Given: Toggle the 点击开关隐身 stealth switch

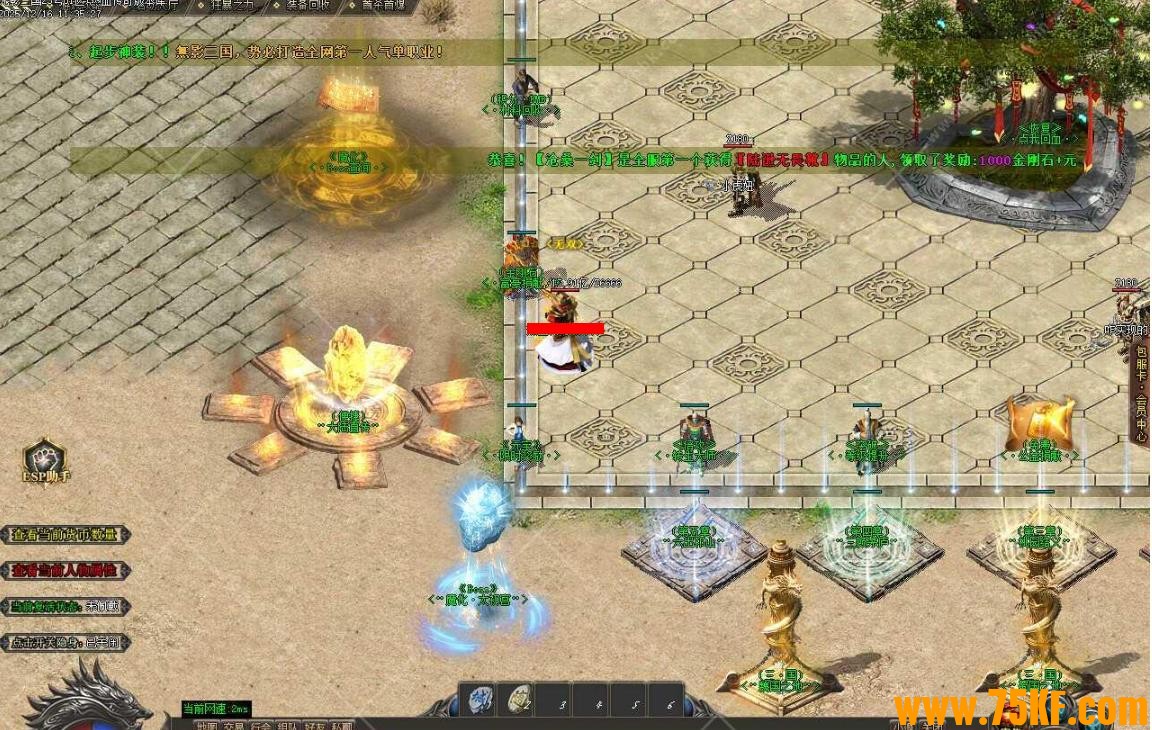Looking at the screenshot, I should pos(65,643).
